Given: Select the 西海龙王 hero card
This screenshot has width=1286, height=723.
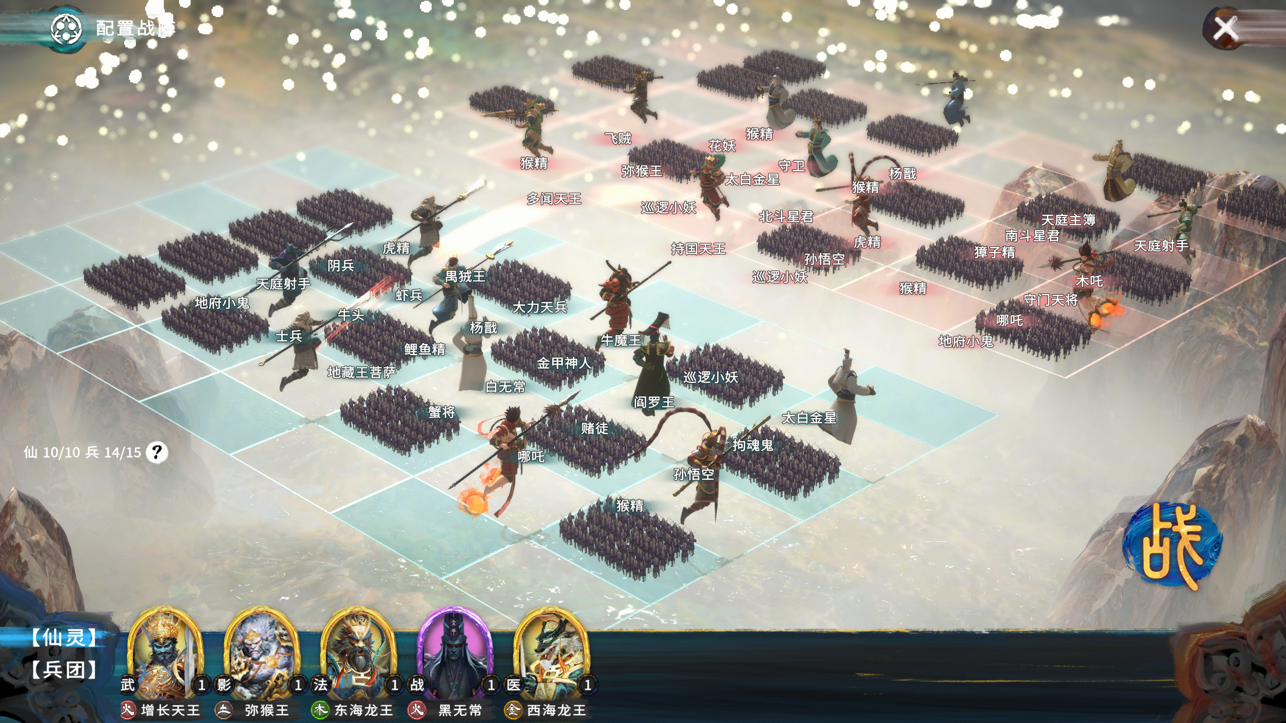Looking at the screenshot, I should pyautogui.click(x=551, y=655).
